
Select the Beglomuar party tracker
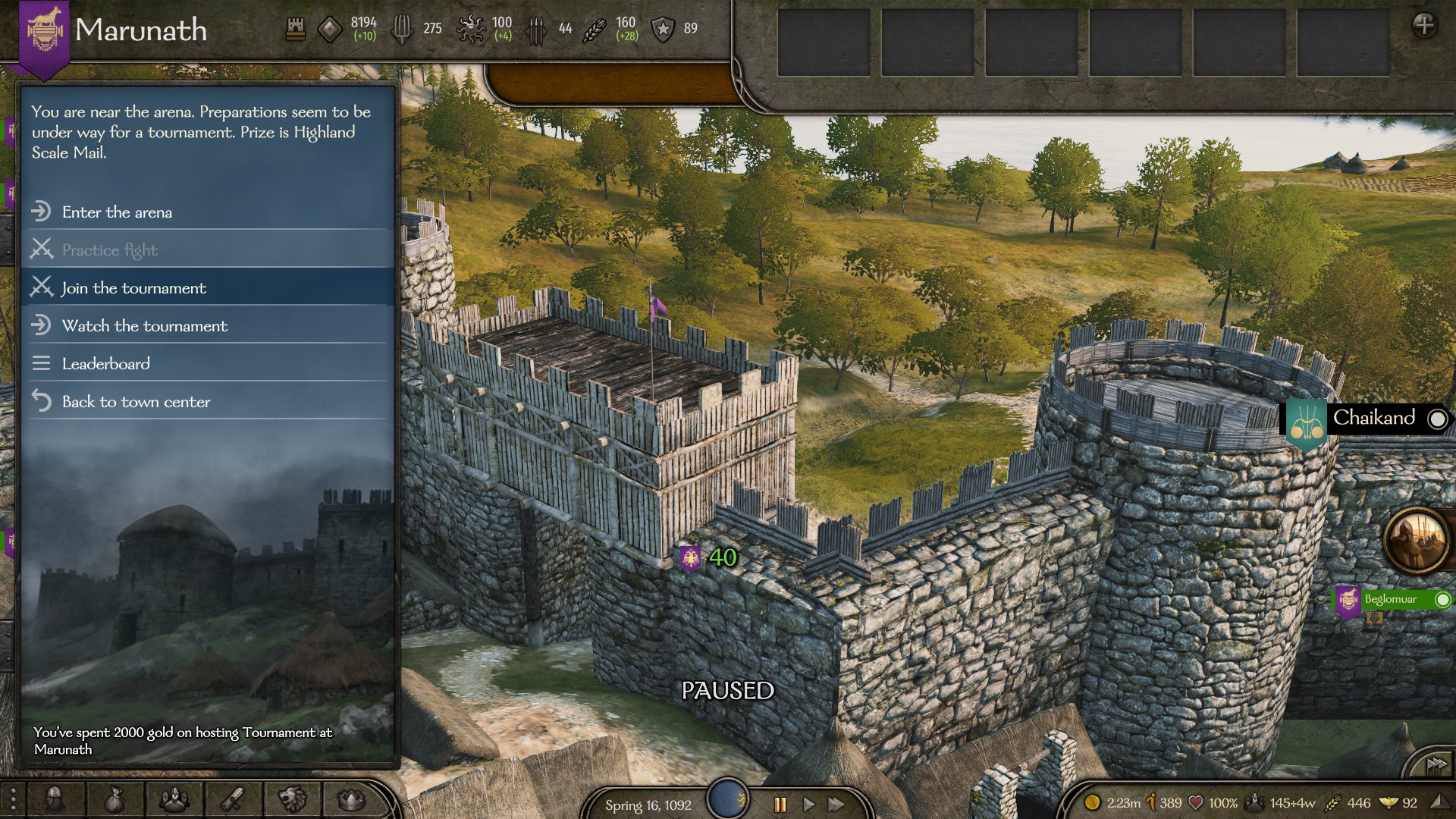coord(1391,600)
